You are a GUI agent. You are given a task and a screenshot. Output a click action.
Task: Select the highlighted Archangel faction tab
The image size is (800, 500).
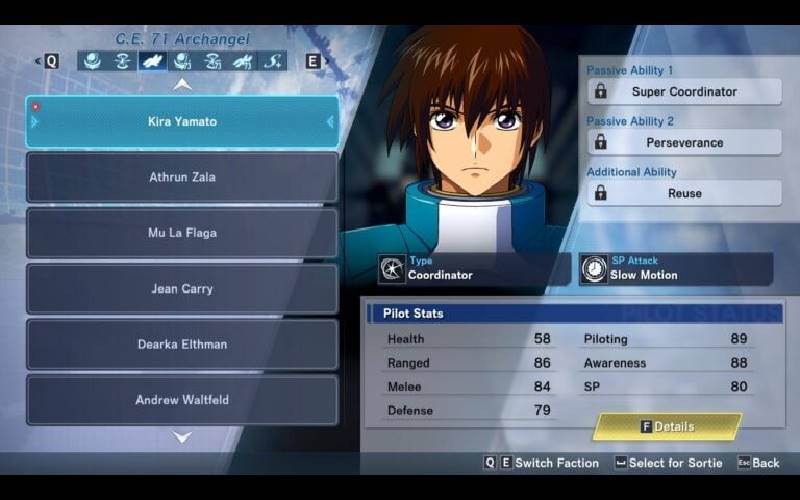[152, 61]
